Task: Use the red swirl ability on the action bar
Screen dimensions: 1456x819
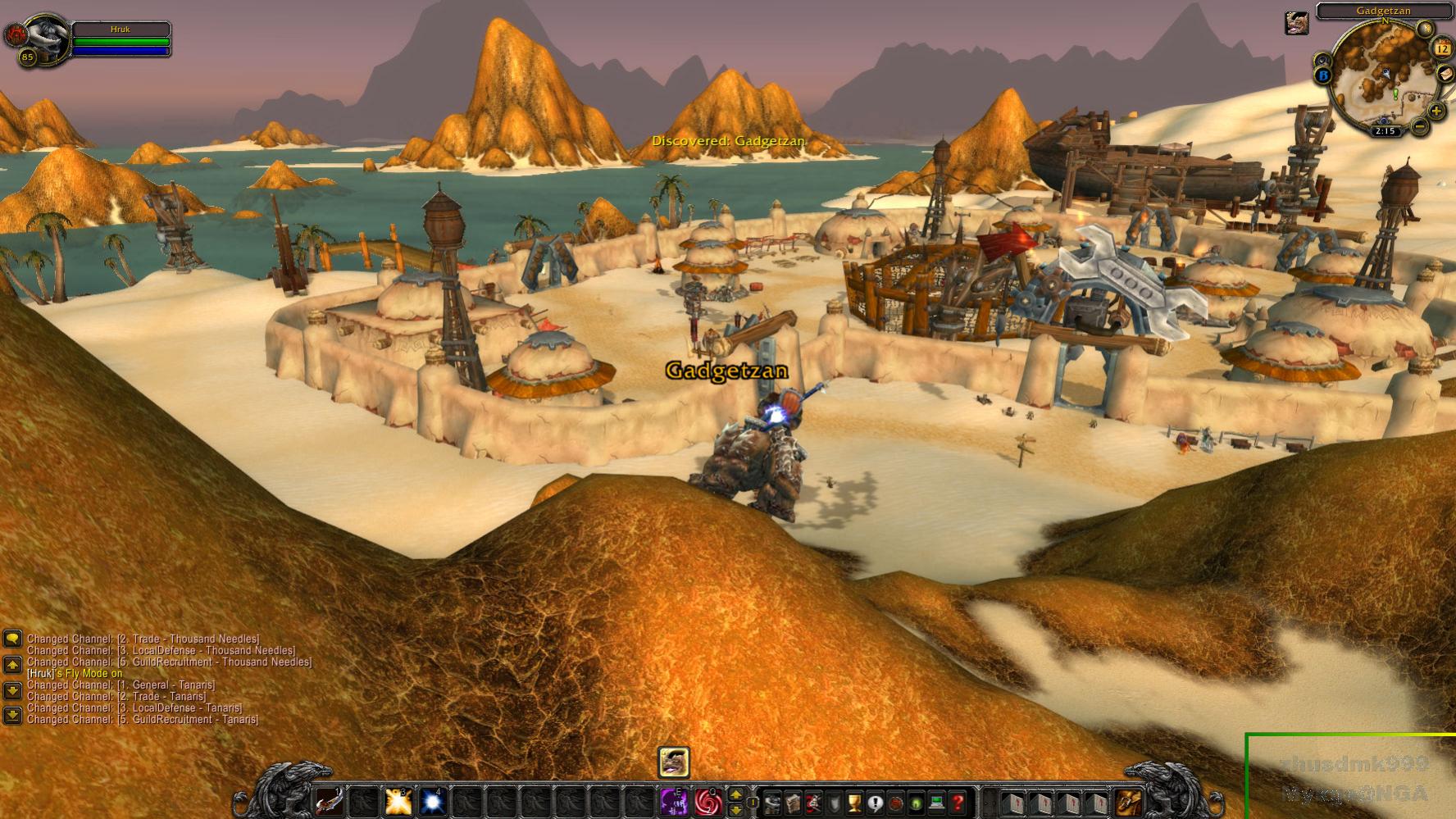Action: pyautogui.click(x=708, y=801)
